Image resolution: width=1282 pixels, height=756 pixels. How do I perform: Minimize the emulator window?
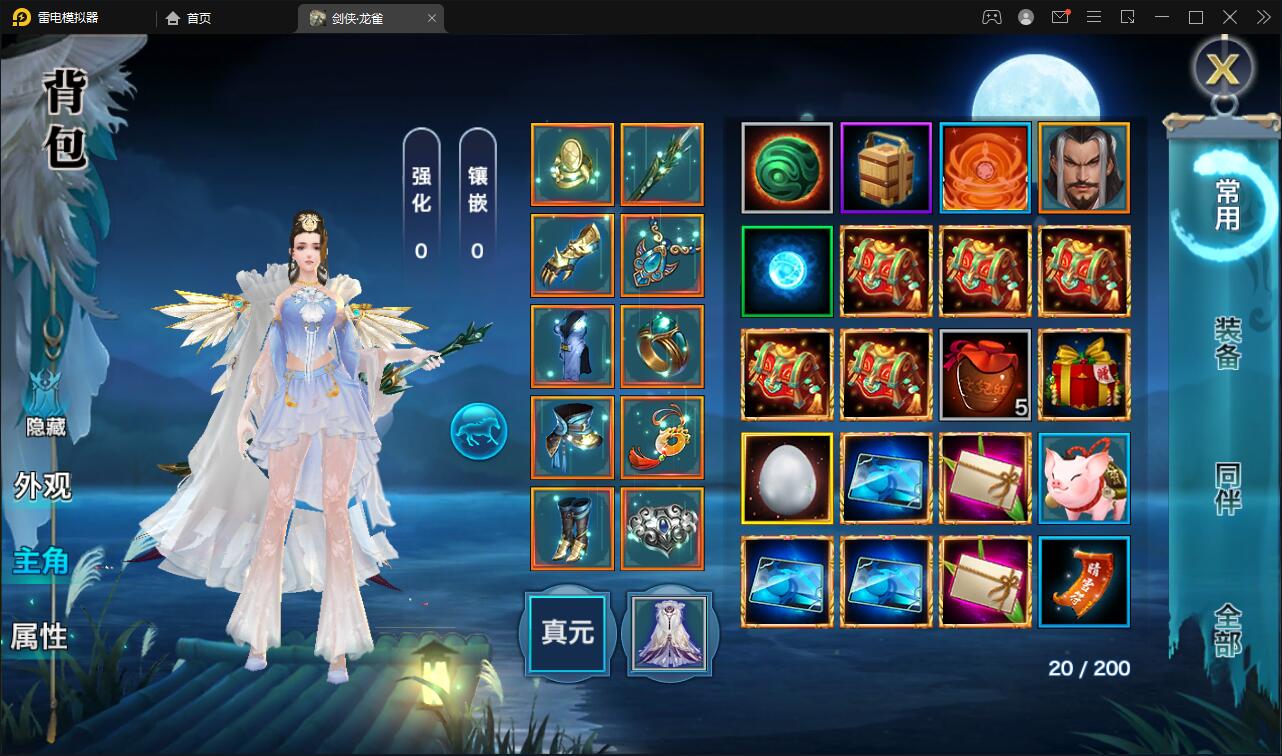pos(1161,17)
